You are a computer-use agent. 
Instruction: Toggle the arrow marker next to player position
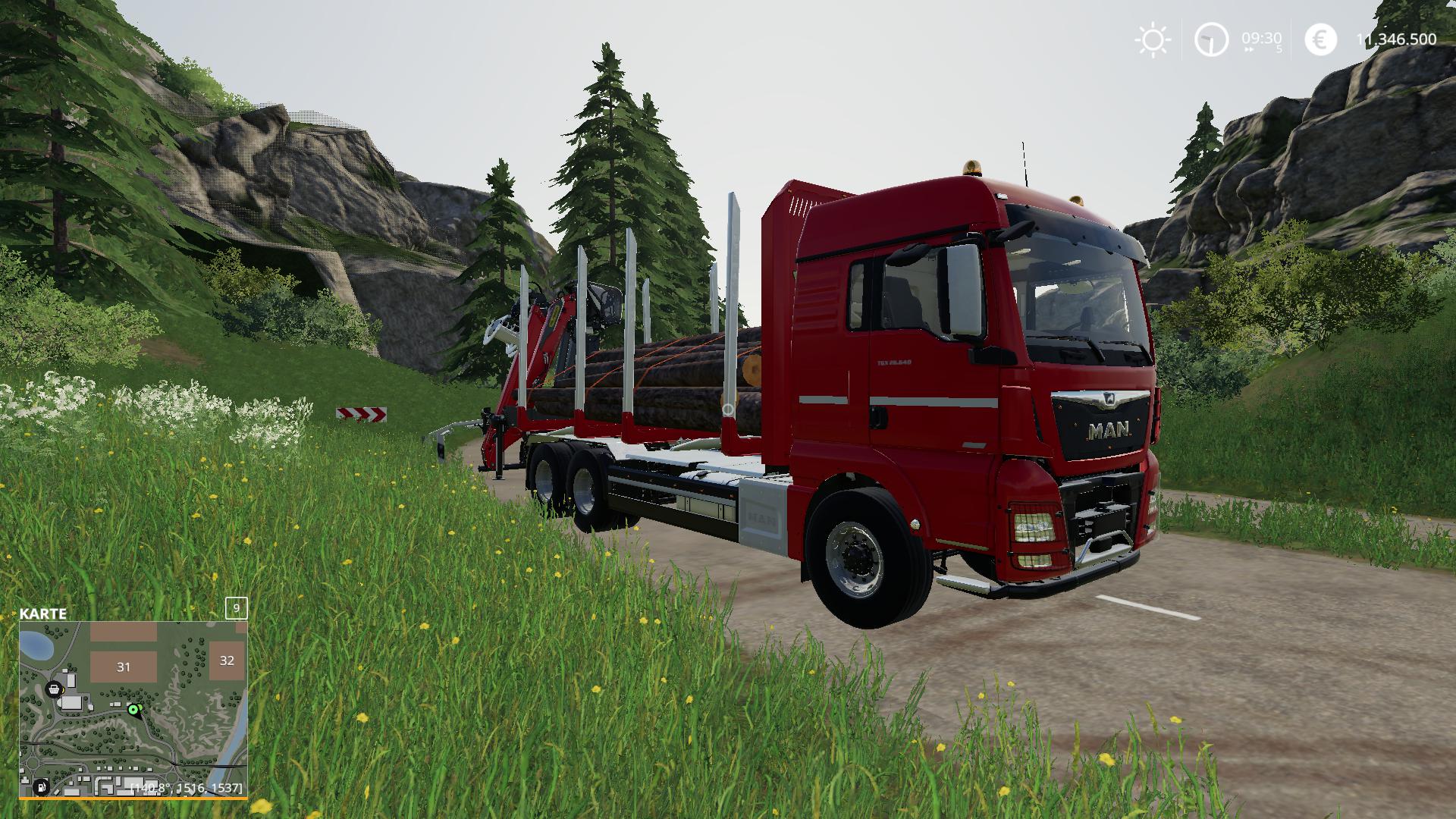[140, 707]
